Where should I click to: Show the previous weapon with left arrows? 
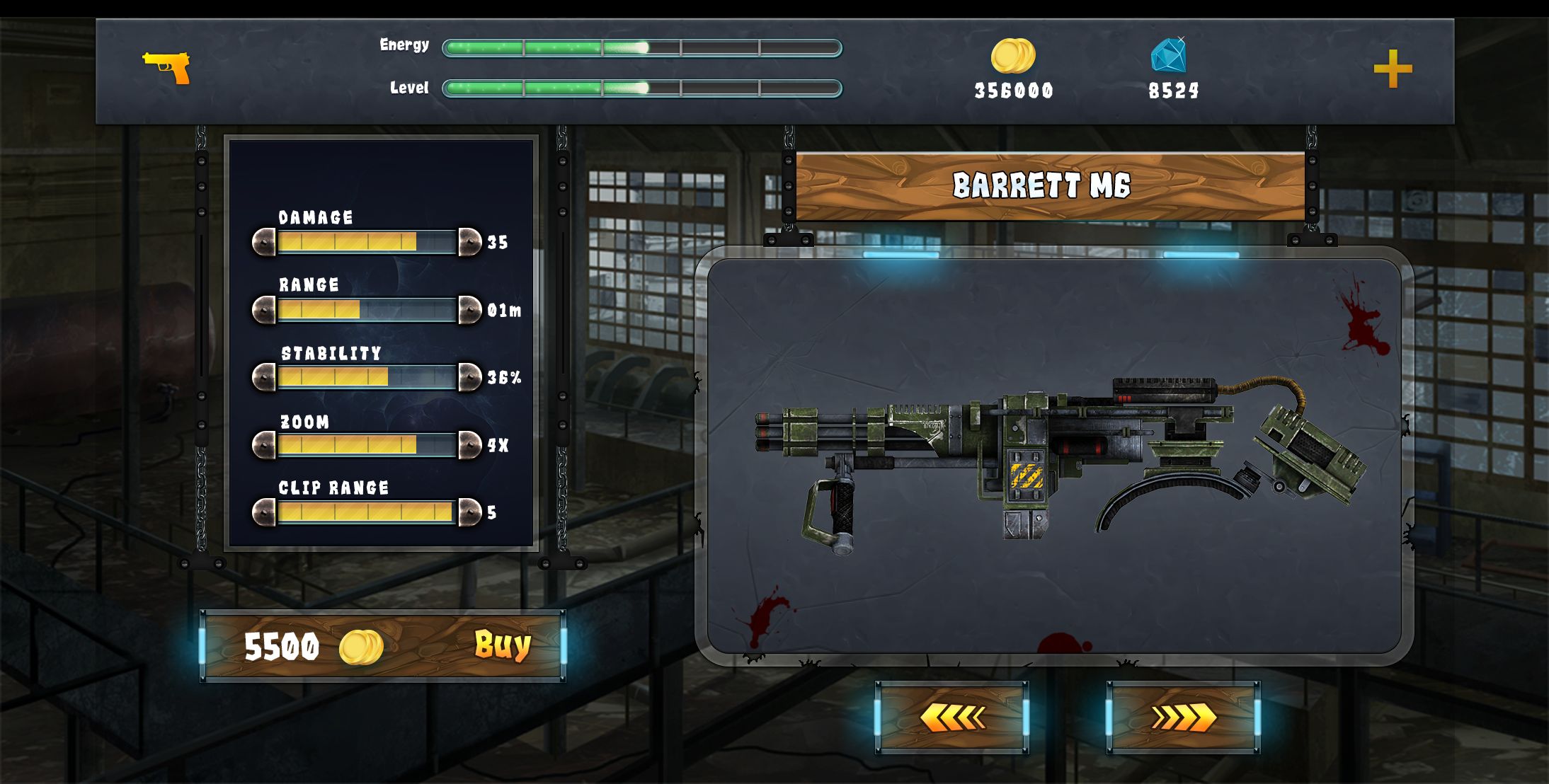pos(951,717)
